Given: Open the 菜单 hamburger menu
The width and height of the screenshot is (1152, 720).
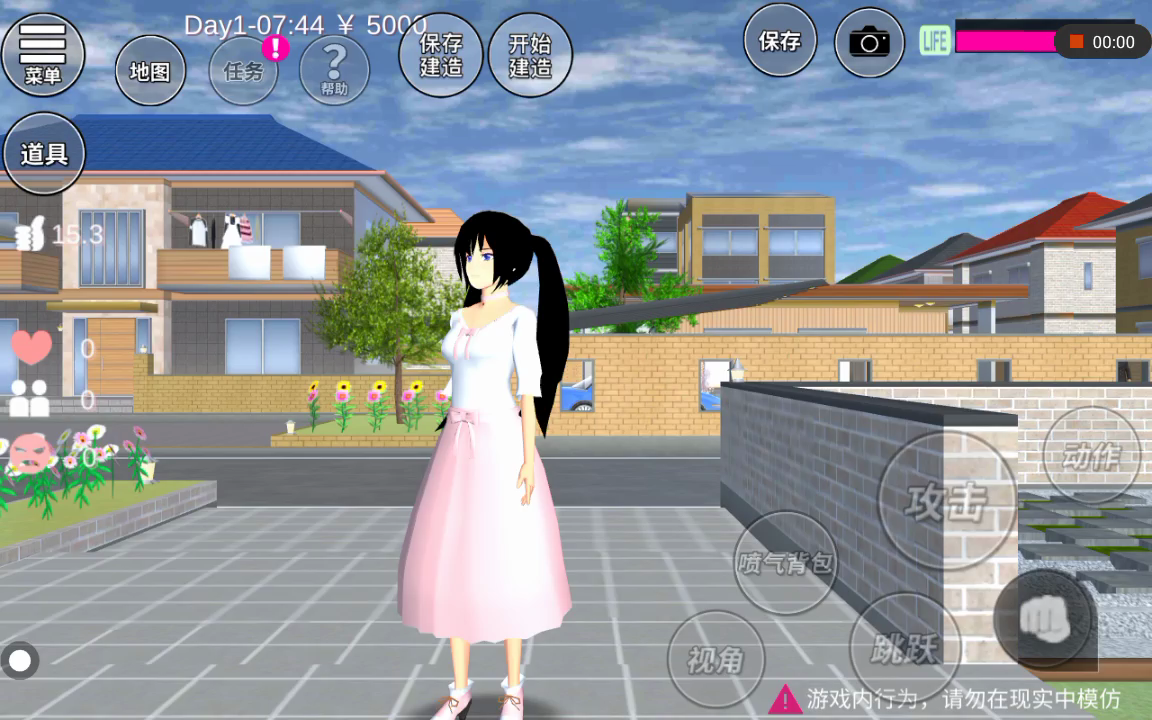Looking at the screenshot, I should pyautogui.click(x=42, y=54).
